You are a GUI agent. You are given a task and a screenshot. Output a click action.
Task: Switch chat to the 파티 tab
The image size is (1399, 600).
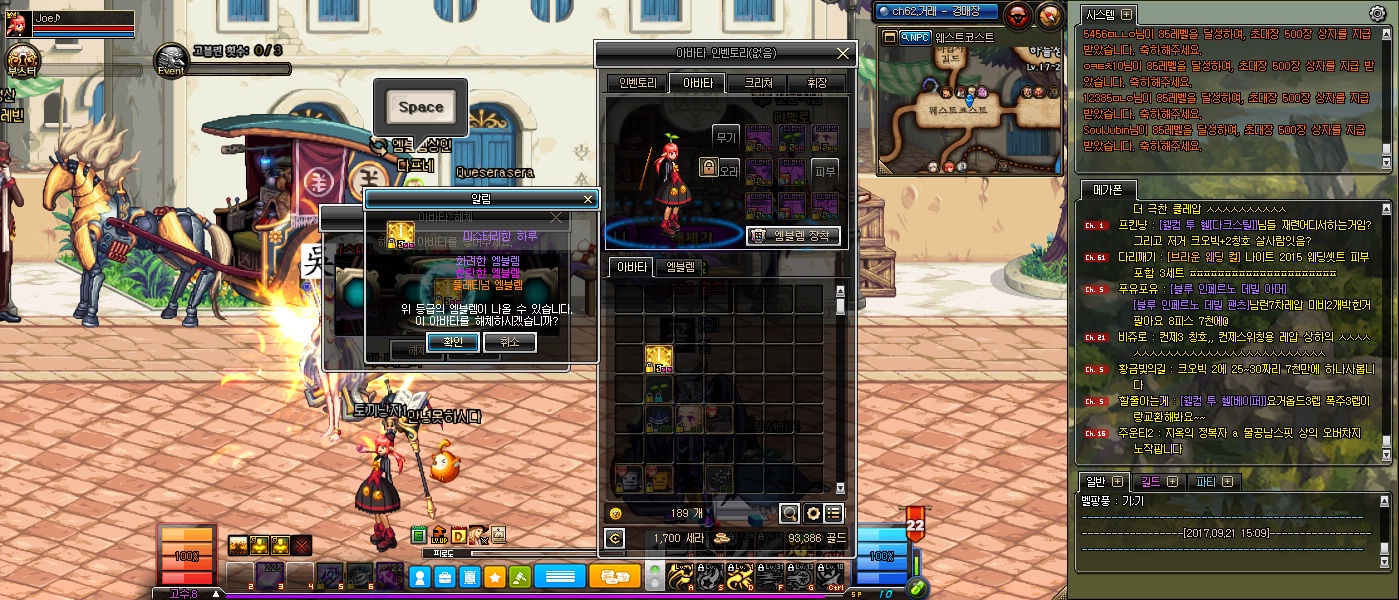1214,482
